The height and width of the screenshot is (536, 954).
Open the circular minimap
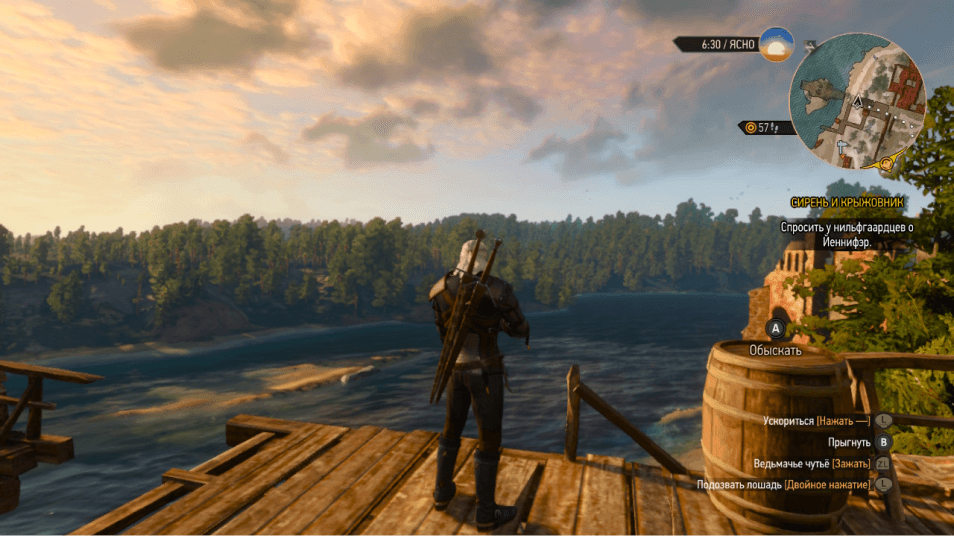coord(857,100)
